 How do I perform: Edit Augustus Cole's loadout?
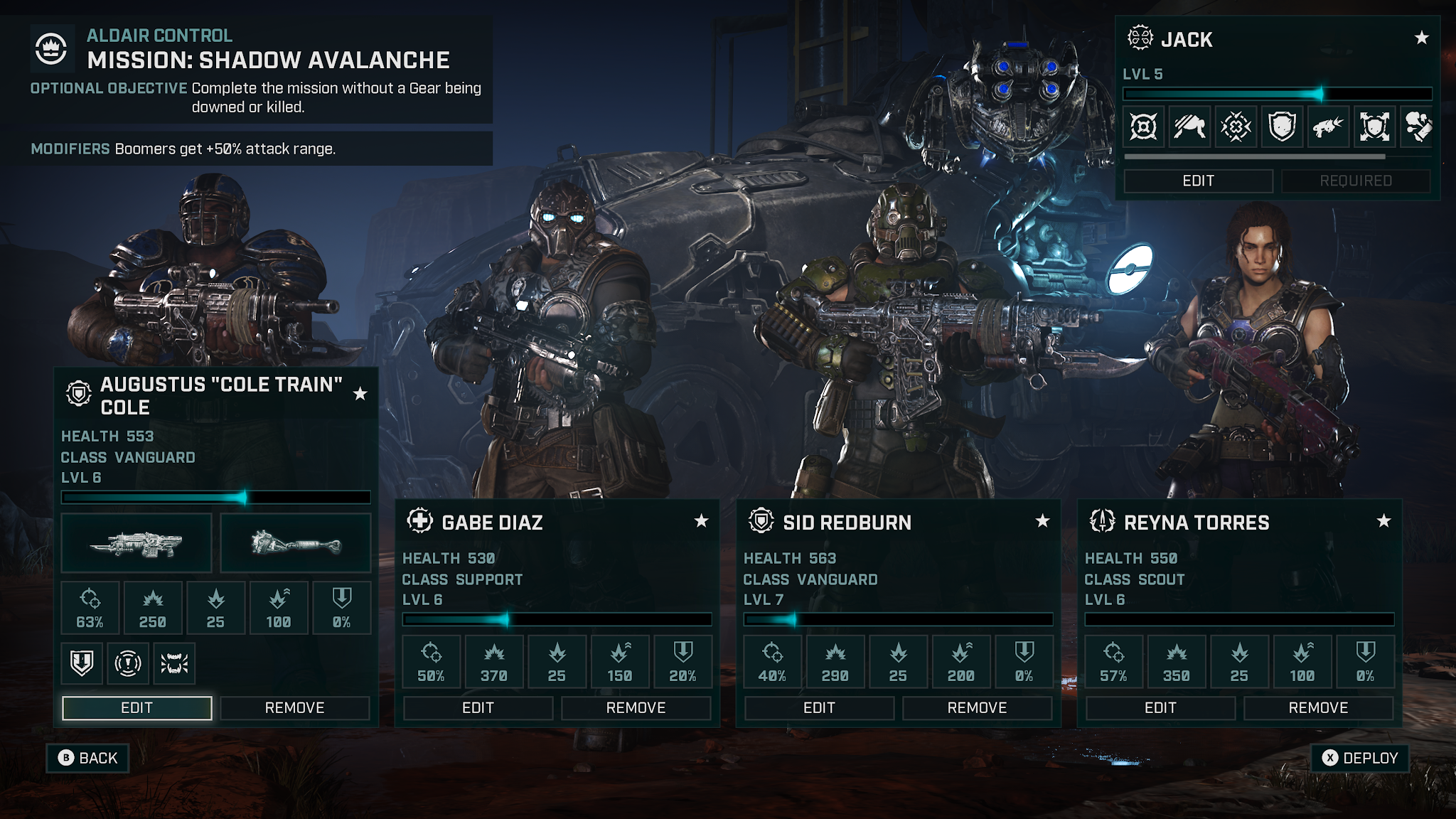tap(136, 707)
